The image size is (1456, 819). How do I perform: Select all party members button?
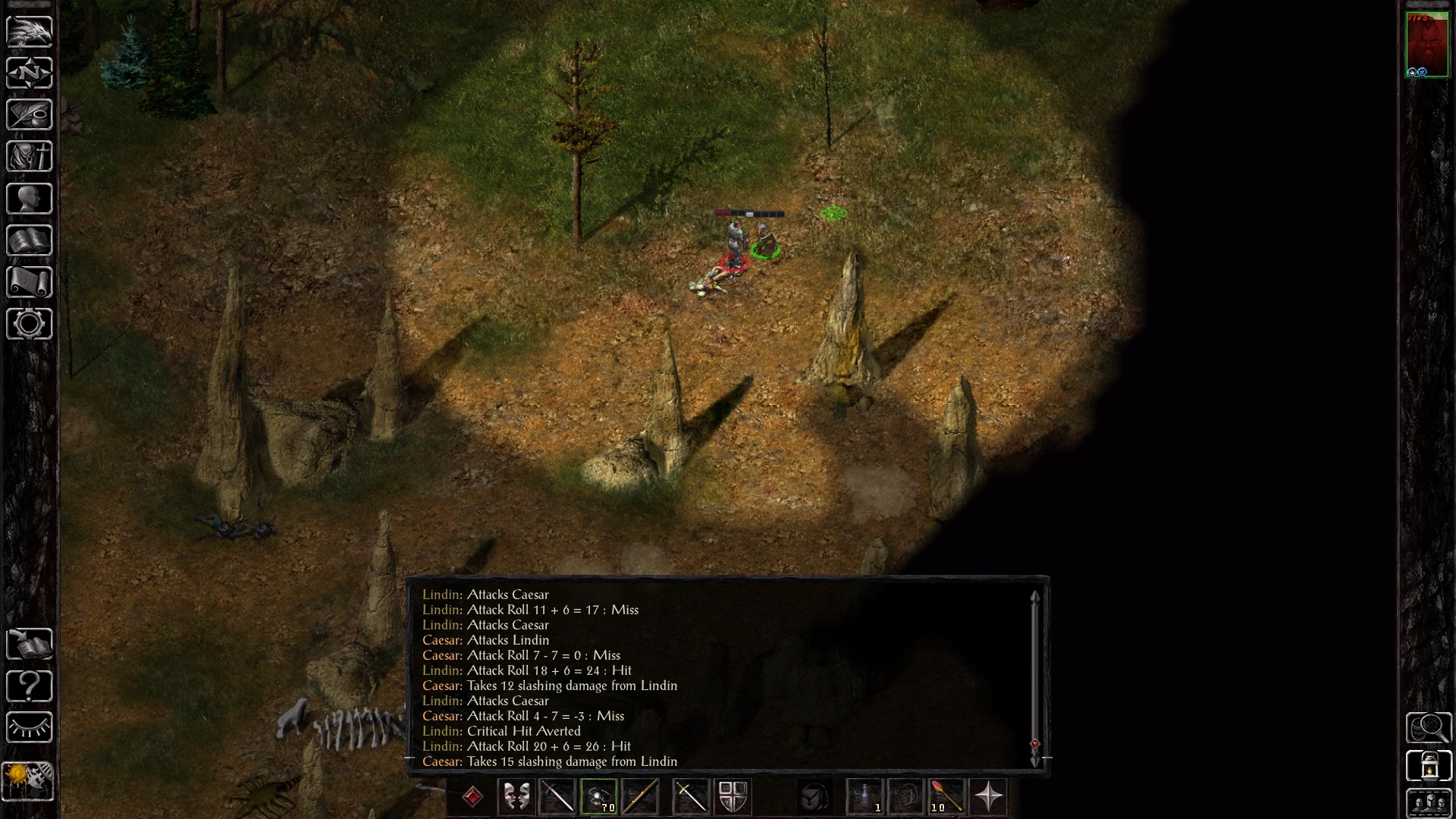tap(1431, 802)
